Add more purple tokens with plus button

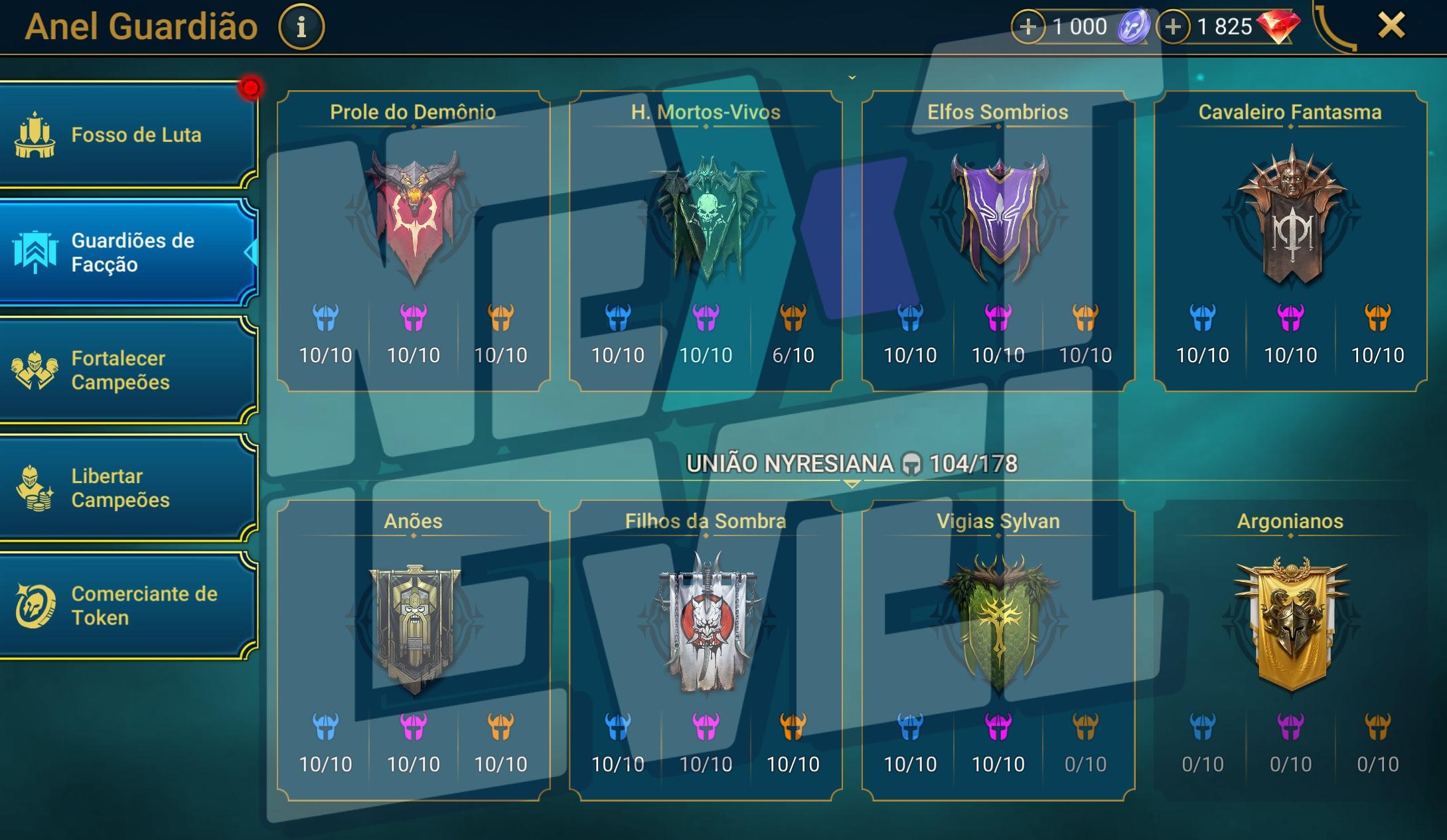pyautogui.click(x=1028, y=27)
